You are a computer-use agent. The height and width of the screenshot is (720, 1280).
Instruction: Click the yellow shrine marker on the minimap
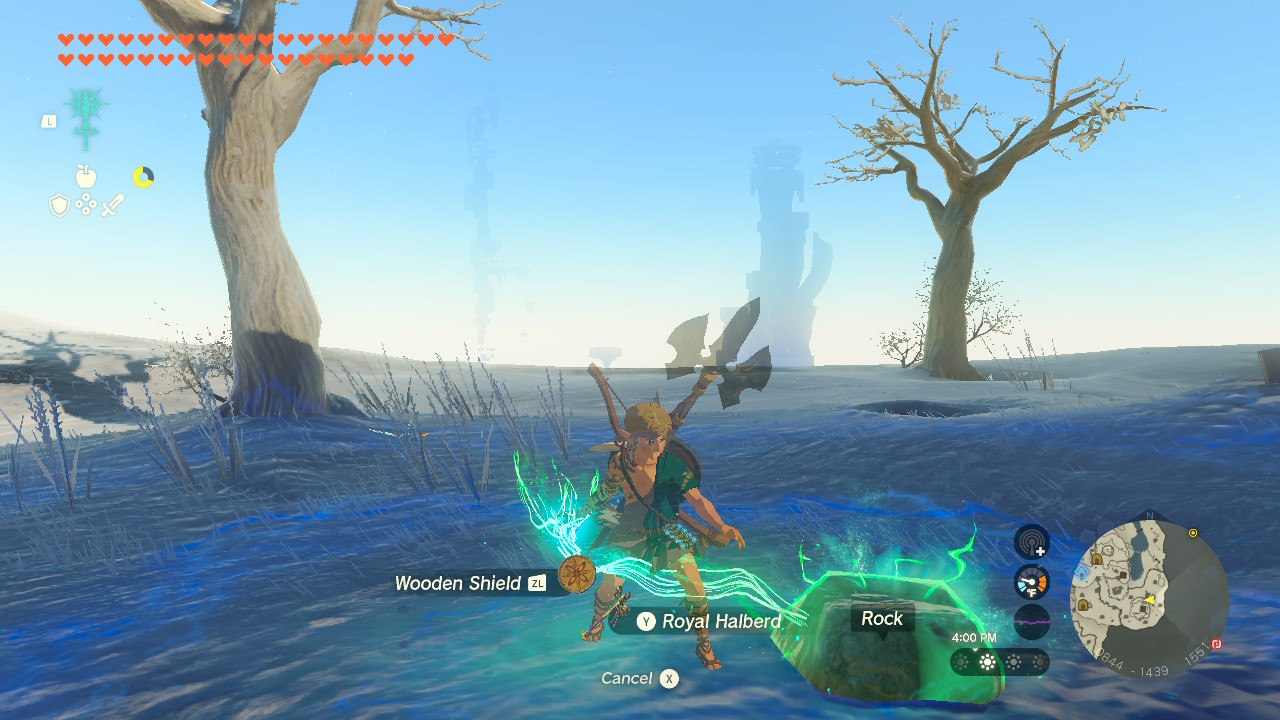tap(1193, 533)
